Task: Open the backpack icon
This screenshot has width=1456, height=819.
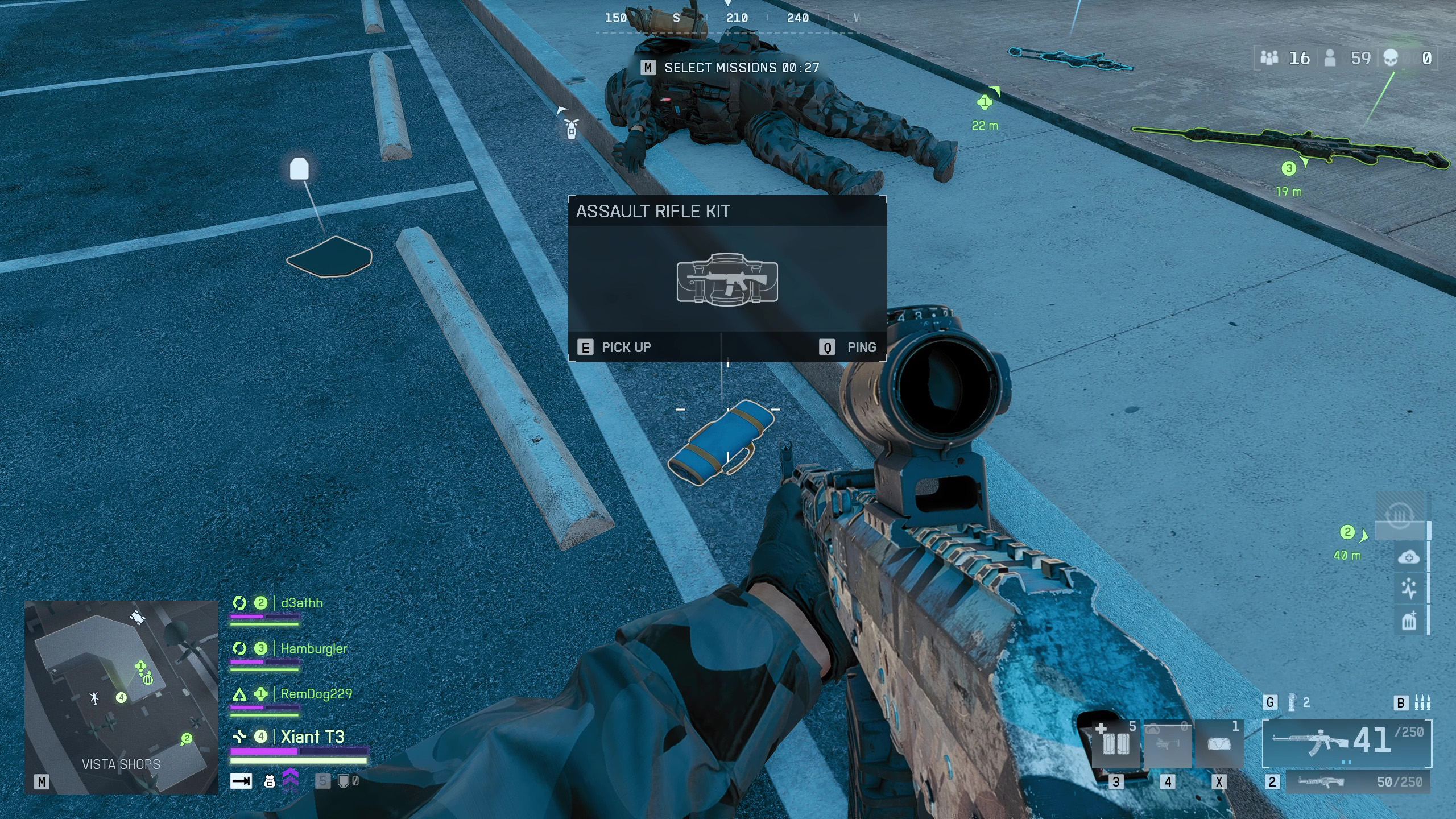Action: 270,781
